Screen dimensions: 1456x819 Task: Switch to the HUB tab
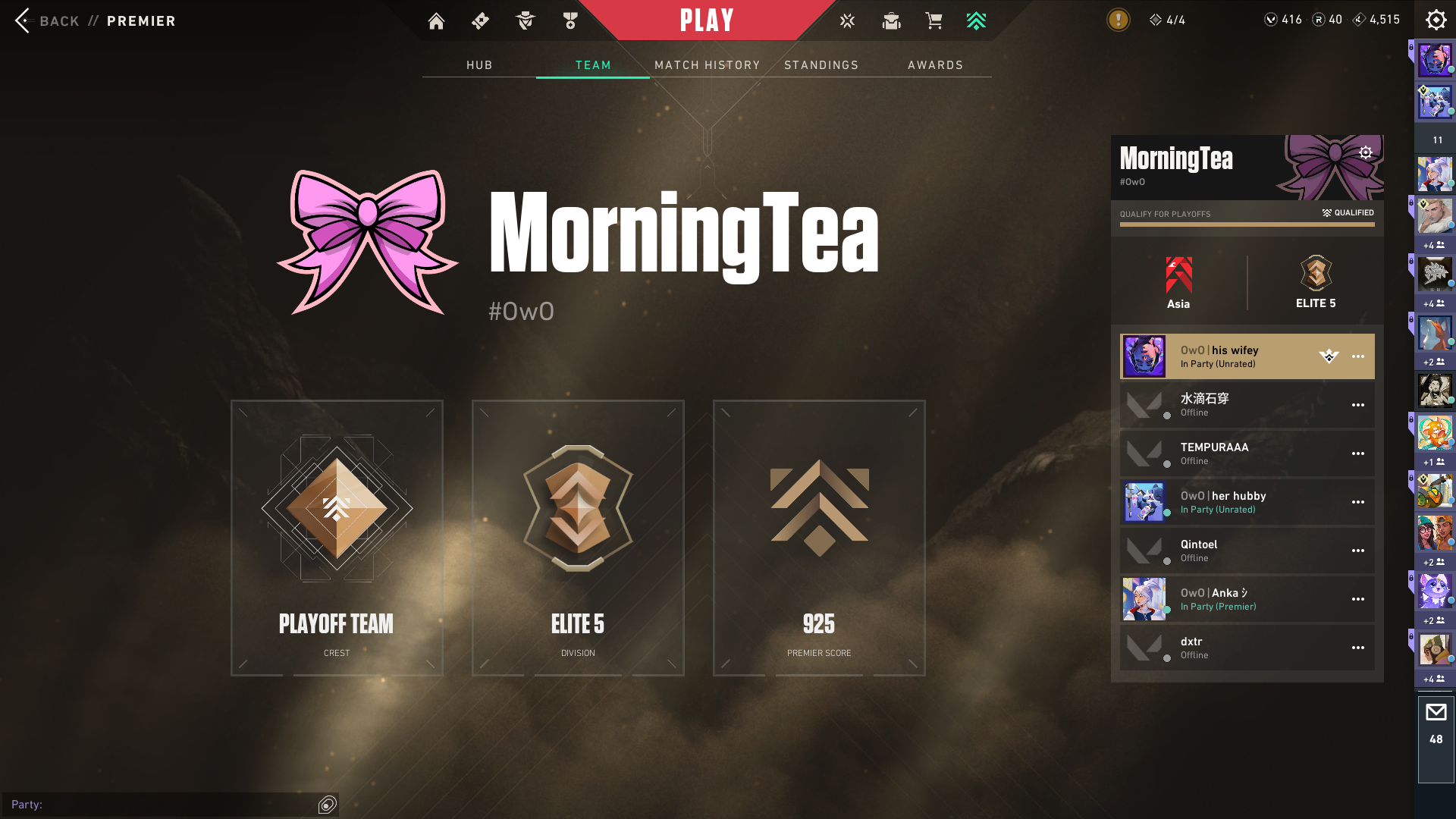(x=479, y=65)
